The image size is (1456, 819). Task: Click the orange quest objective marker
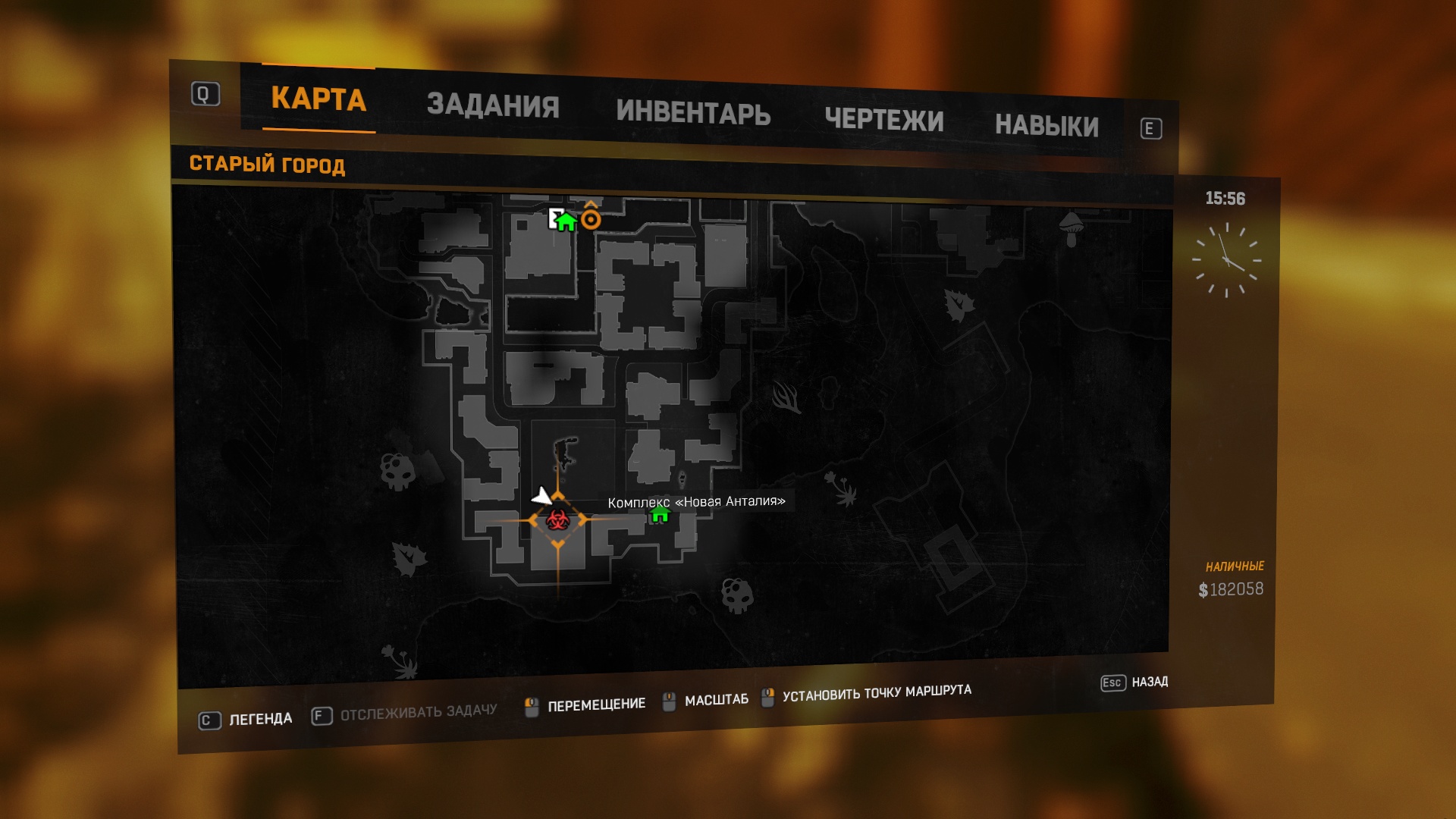pos(591,219)
